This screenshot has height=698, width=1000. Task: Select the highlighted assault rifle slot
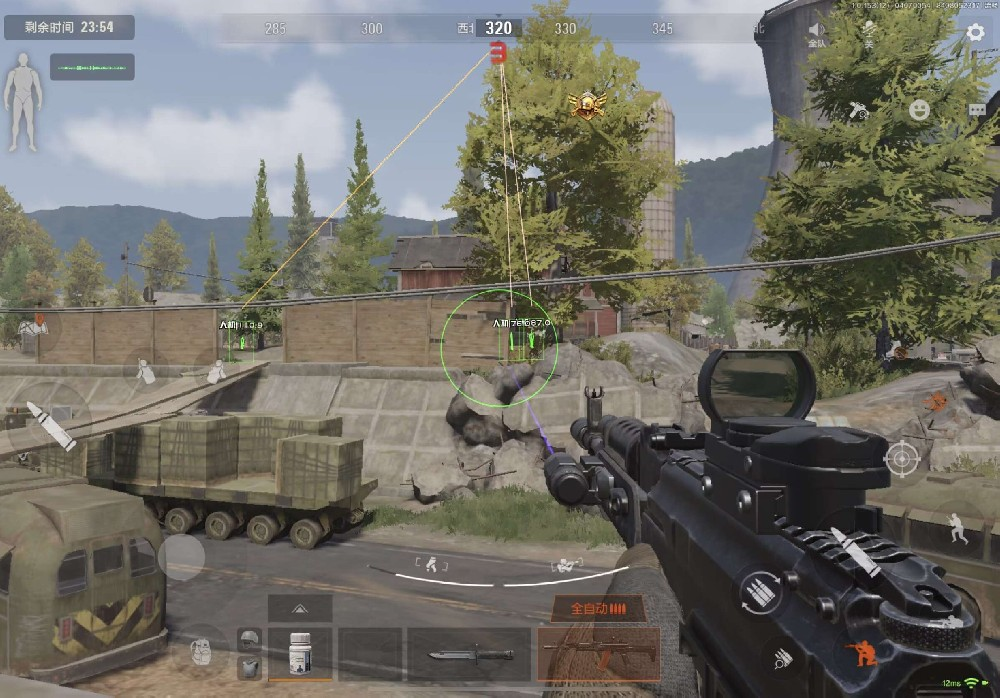(597, 655)
